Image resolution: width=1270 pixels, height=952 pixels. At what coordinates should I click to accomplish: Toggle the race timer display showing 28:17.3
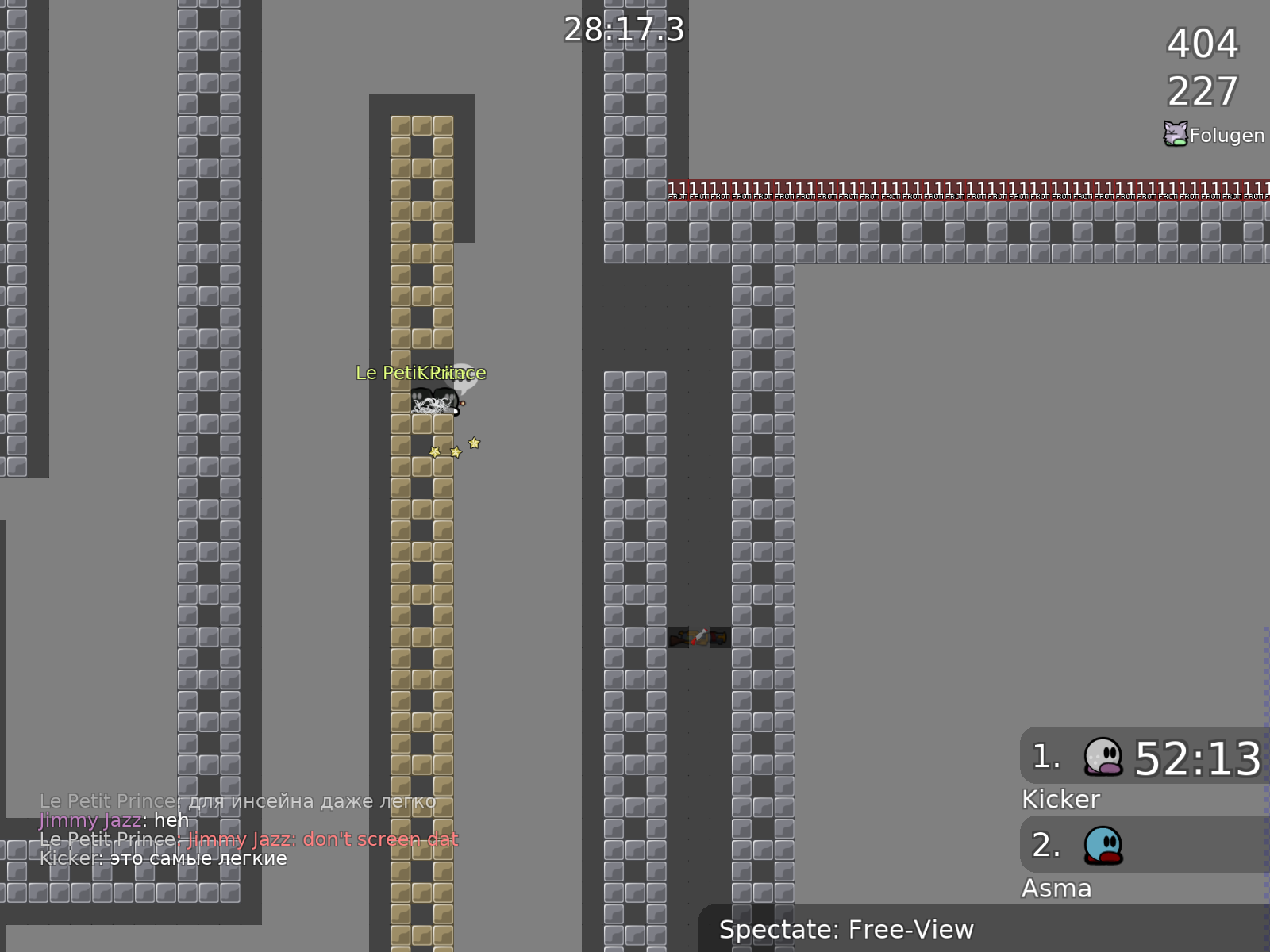tap(623, 32)
